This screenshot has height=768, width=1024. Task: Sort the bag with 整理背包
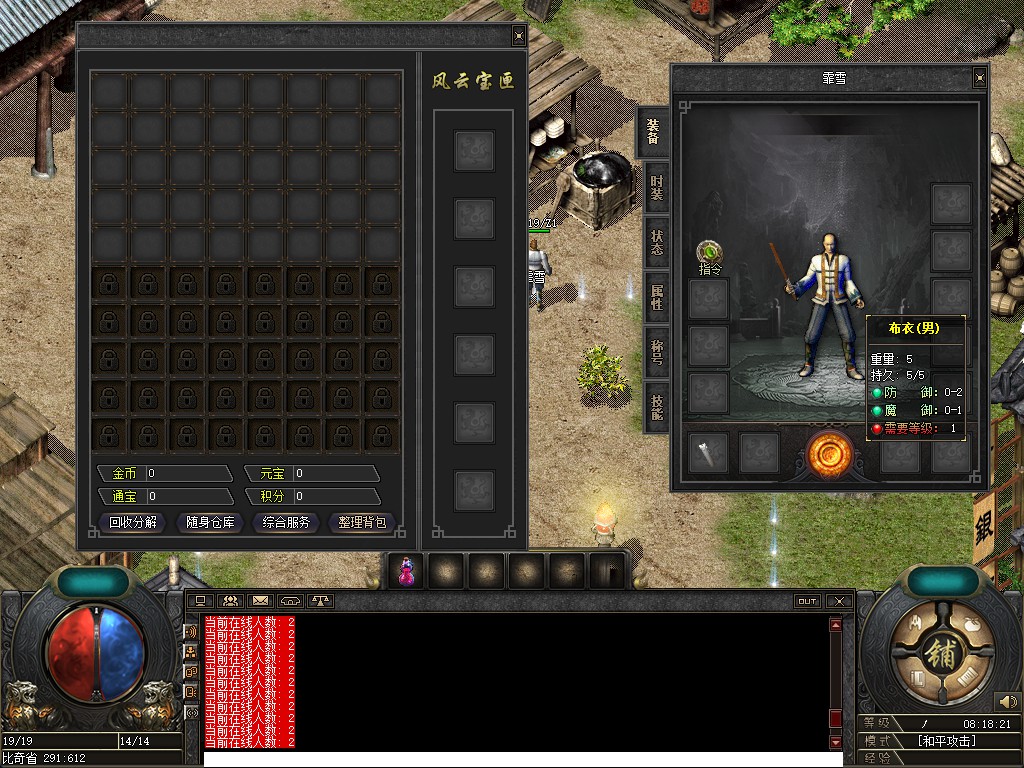tap(362, 522)
